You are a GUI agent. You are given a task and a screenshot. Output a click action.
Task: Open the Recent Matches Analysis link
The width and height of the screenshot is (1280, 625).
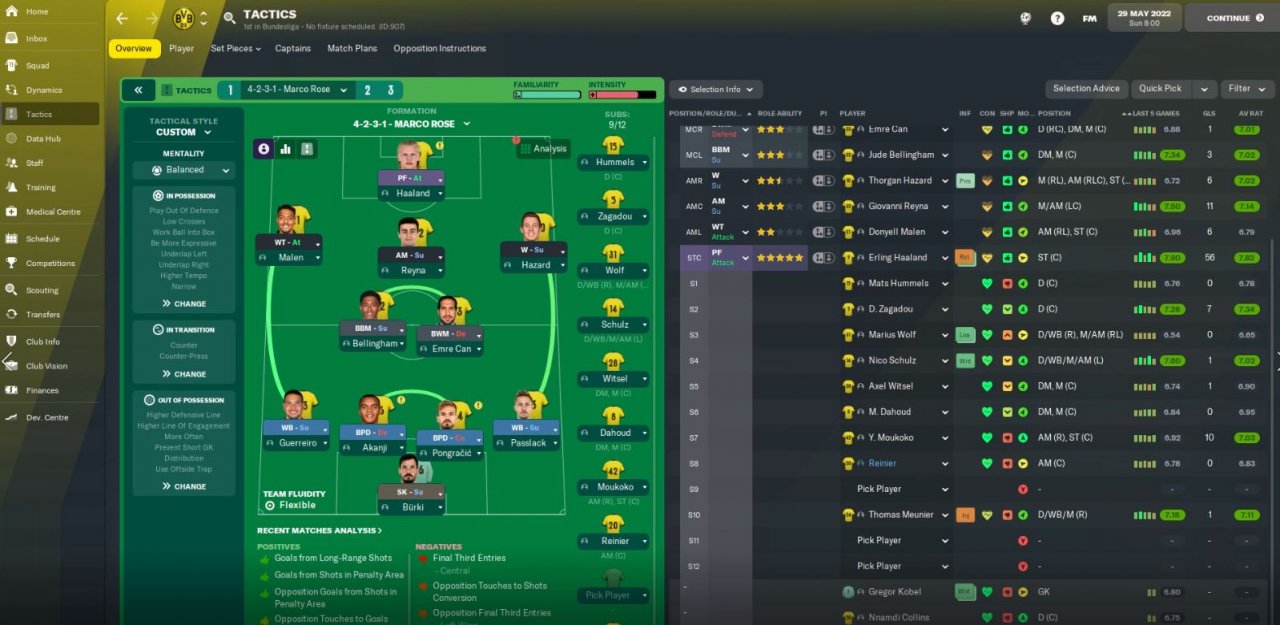320,530
